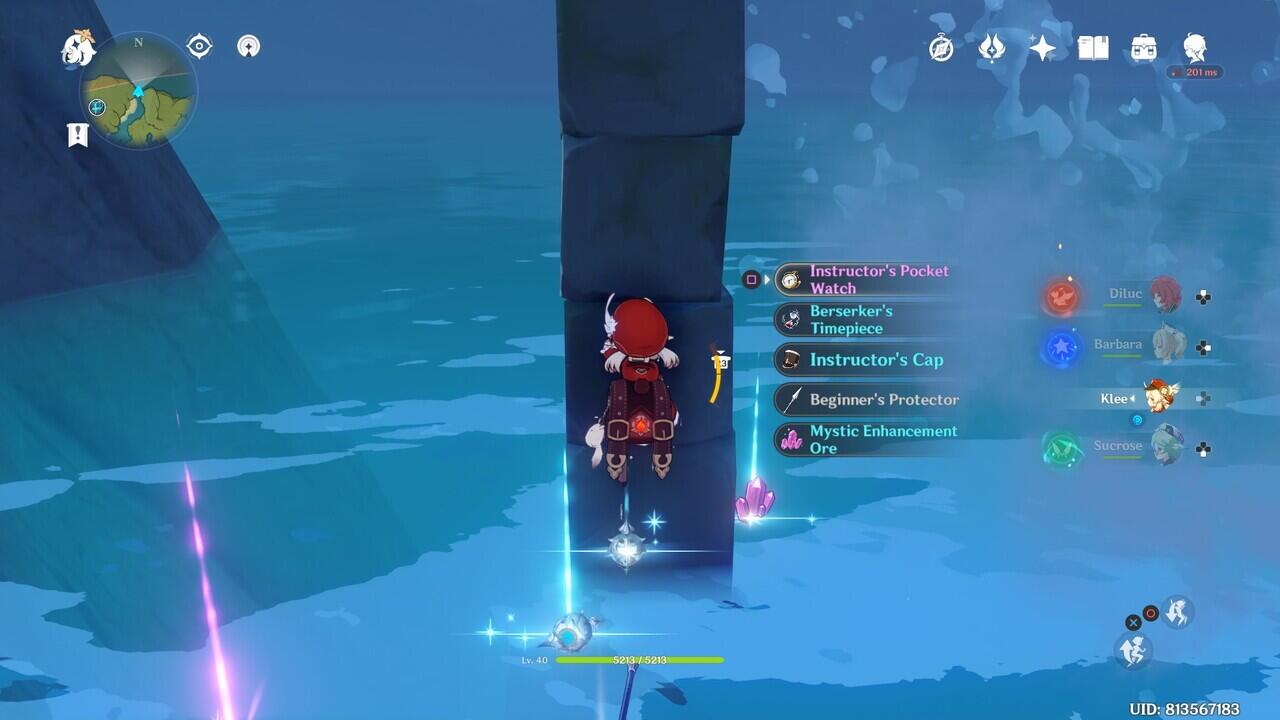1280x720 pixels.
Task: Pick up Mystic Enhancement Ore
Action: [866, 440]
